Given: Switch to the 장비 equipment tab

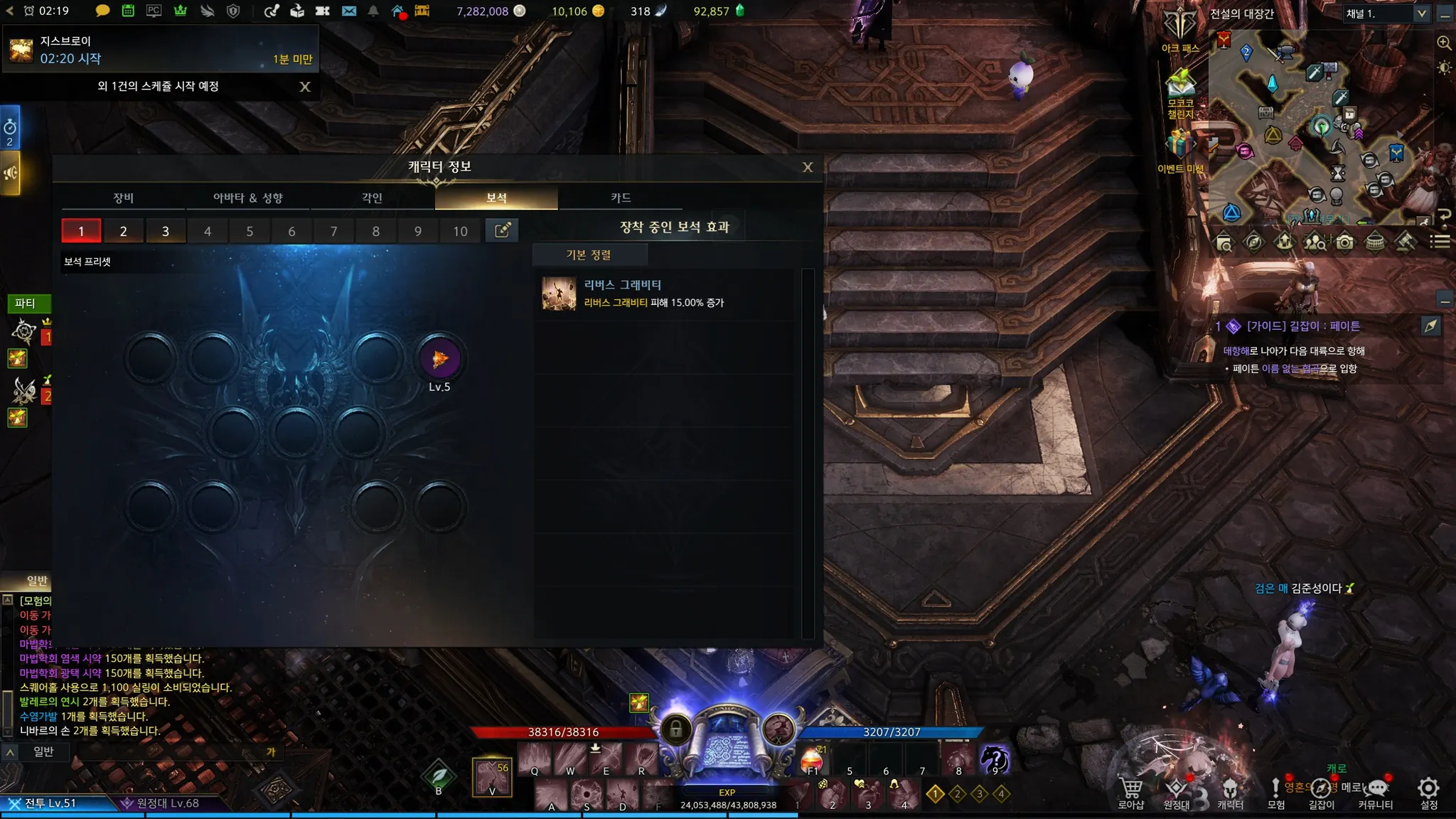Looking at the screenshot, I should coord(123,198).
